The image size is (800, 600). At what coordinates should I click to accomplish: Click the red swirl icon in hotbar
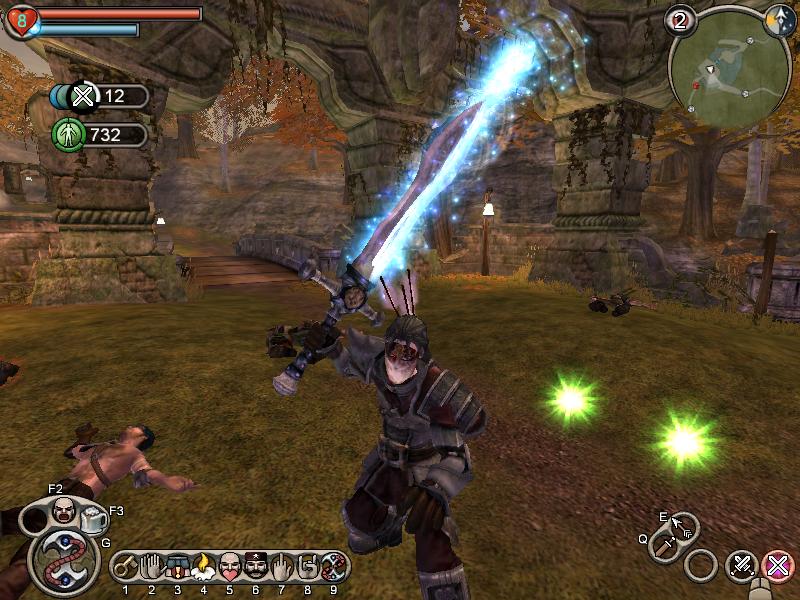pos(334,567)
